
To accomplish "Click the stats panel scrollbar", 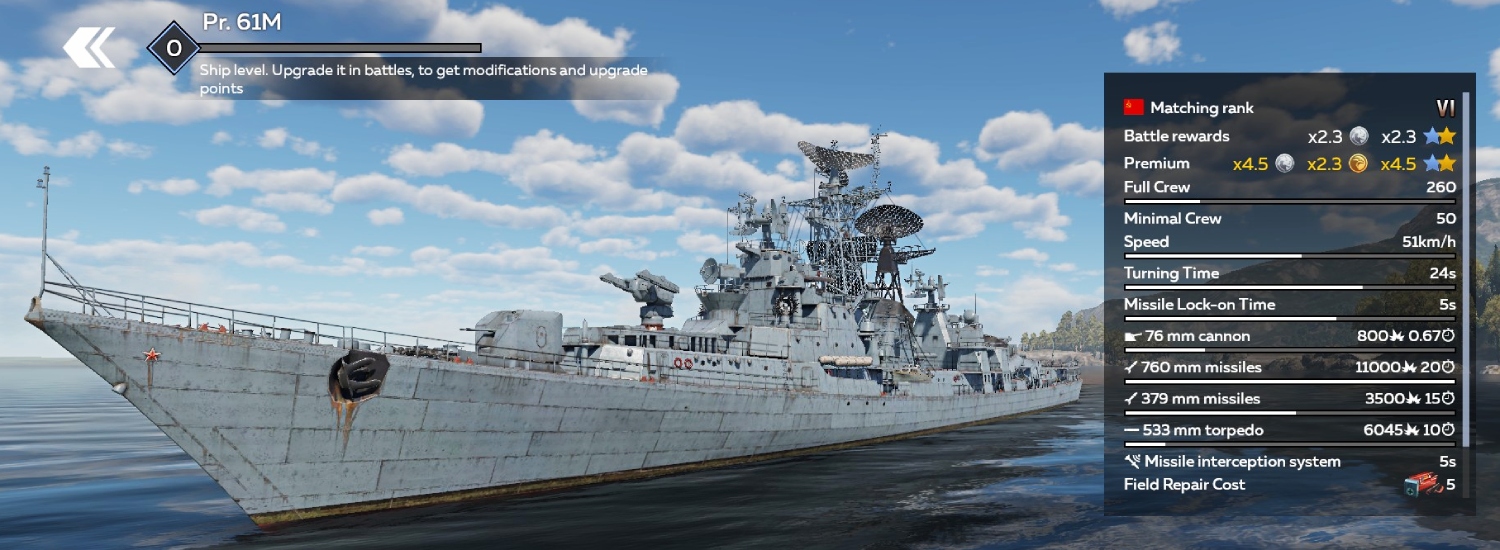I will pos(1466,270).
